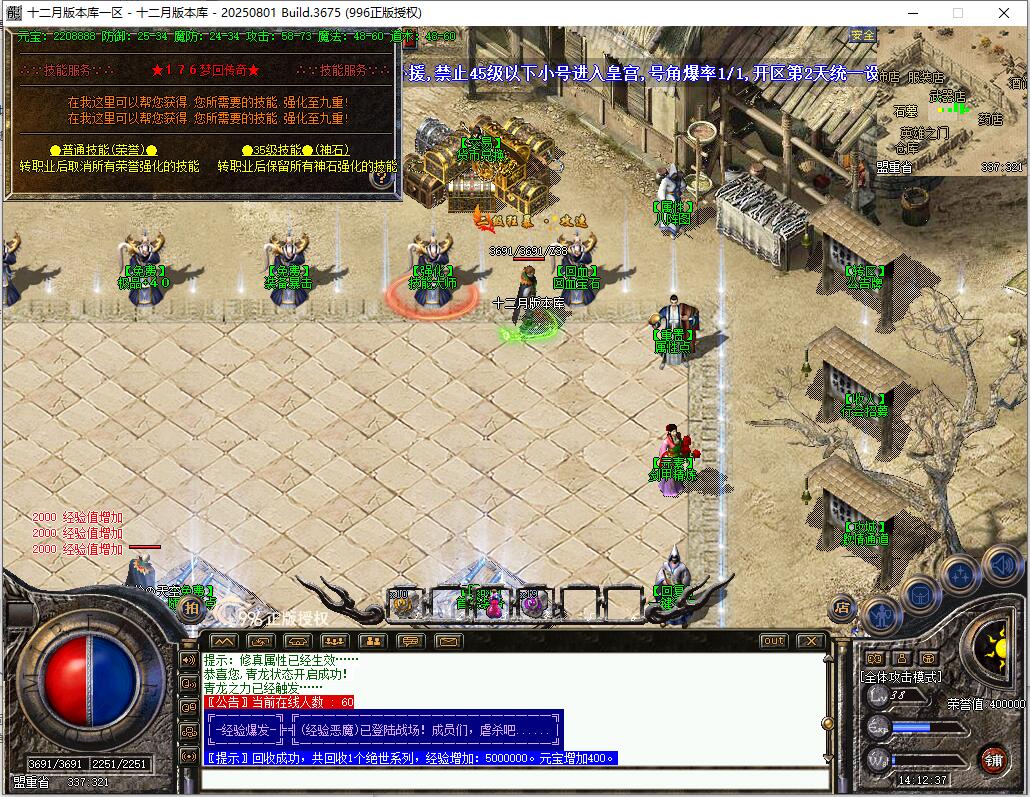Click the question mark help button
Viewport: 1030px width, 797px height.
(380, 179)
